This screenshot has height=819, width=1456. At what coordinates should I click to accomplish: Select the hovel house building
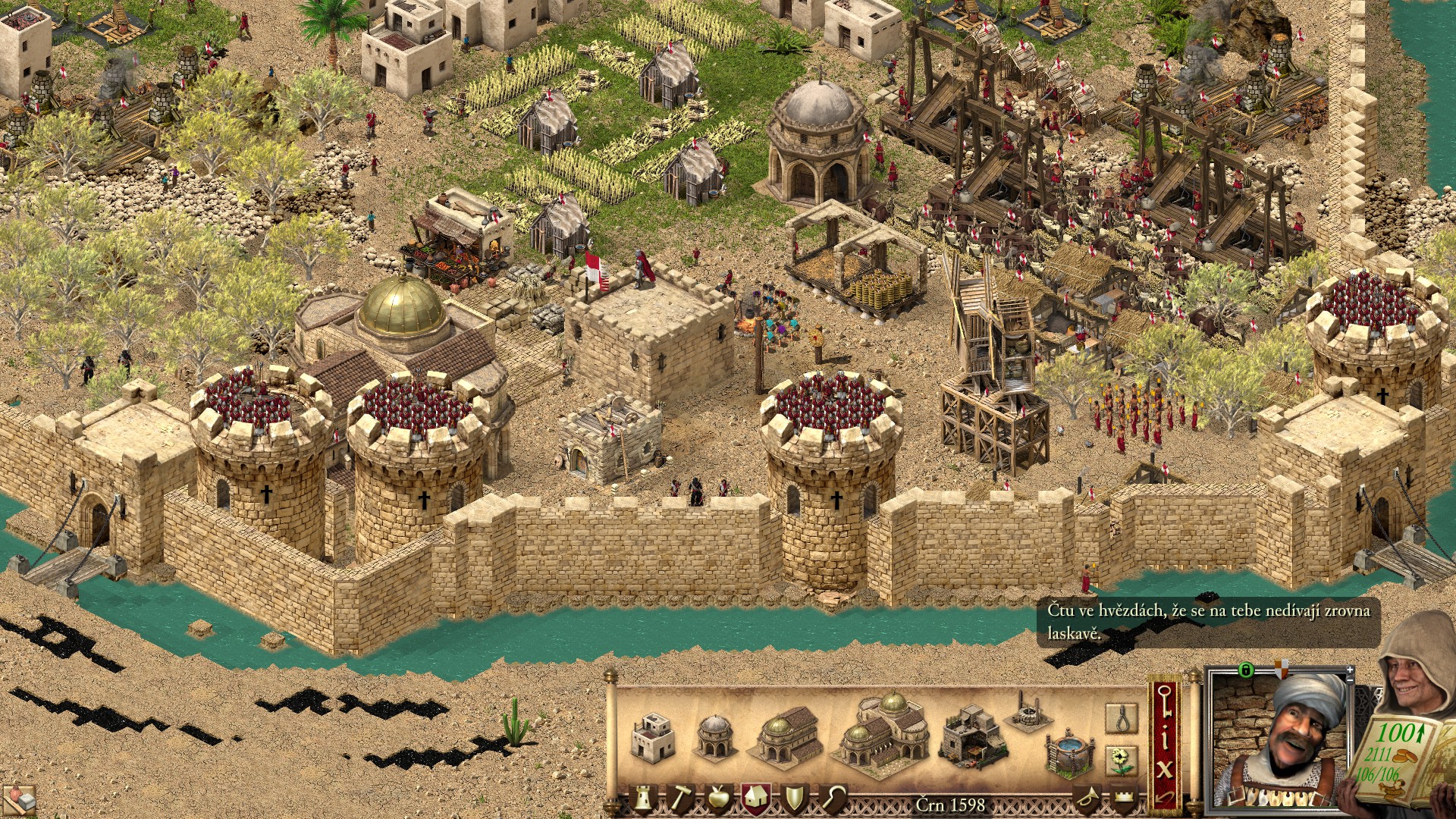(x=652, y=737)
